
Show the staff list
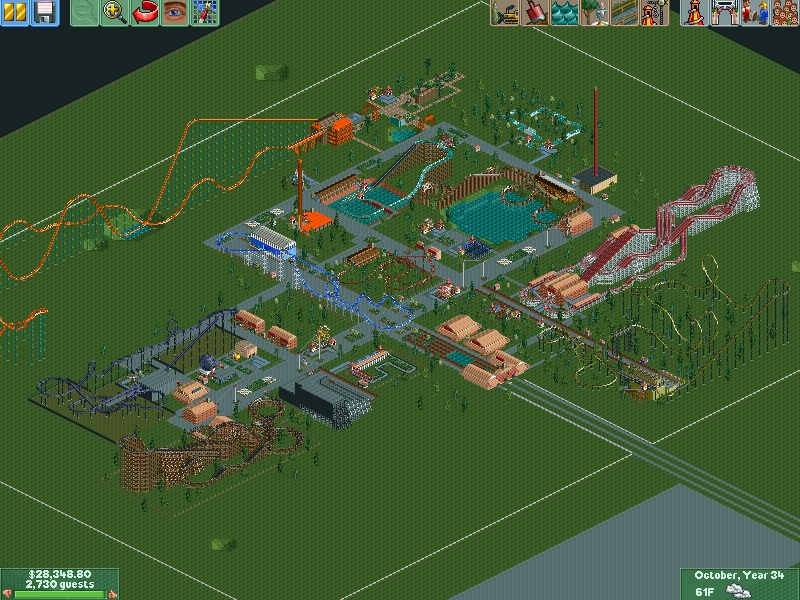point(753,13)
